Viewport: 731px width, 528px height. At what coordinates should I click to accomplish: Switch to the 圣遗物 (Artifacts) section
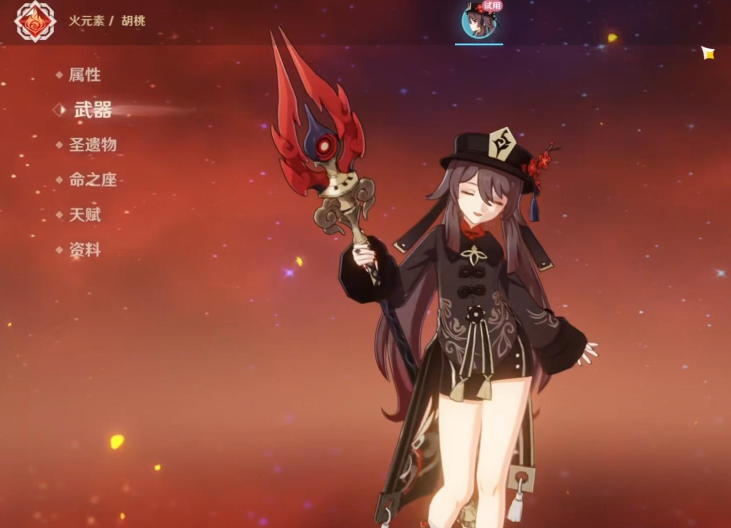(x=92, y=145)
